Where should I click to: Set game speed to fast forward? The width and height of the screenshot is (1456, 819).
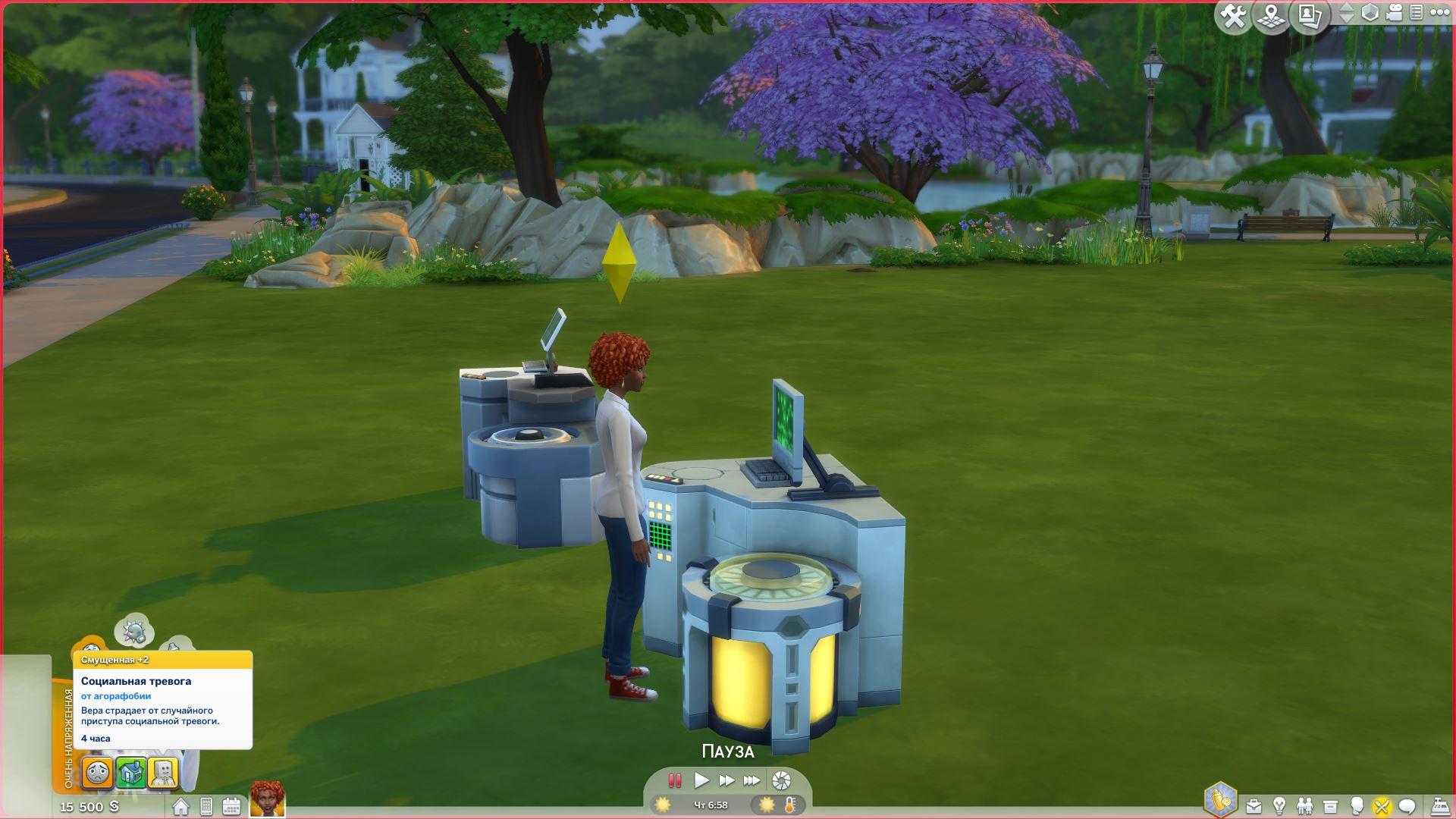tap(726, 780)
